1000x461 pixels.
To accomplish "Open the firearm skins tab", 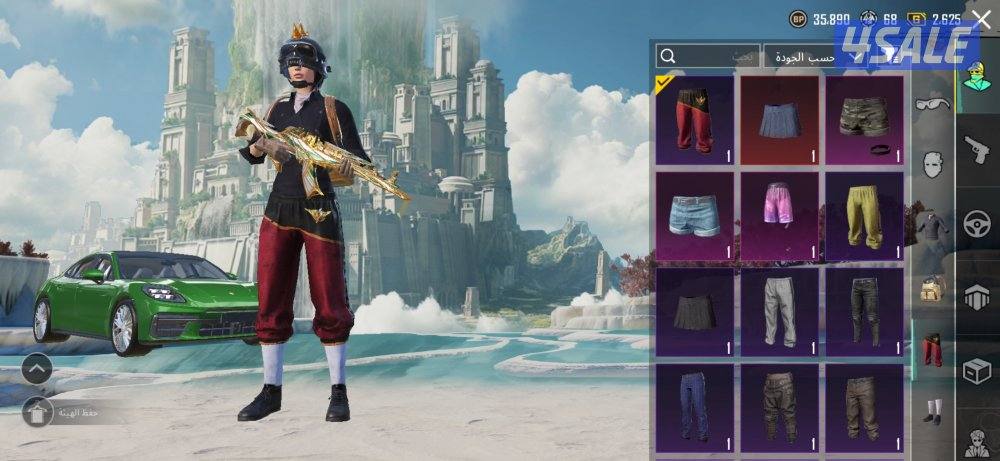I will tap(977, 152).
